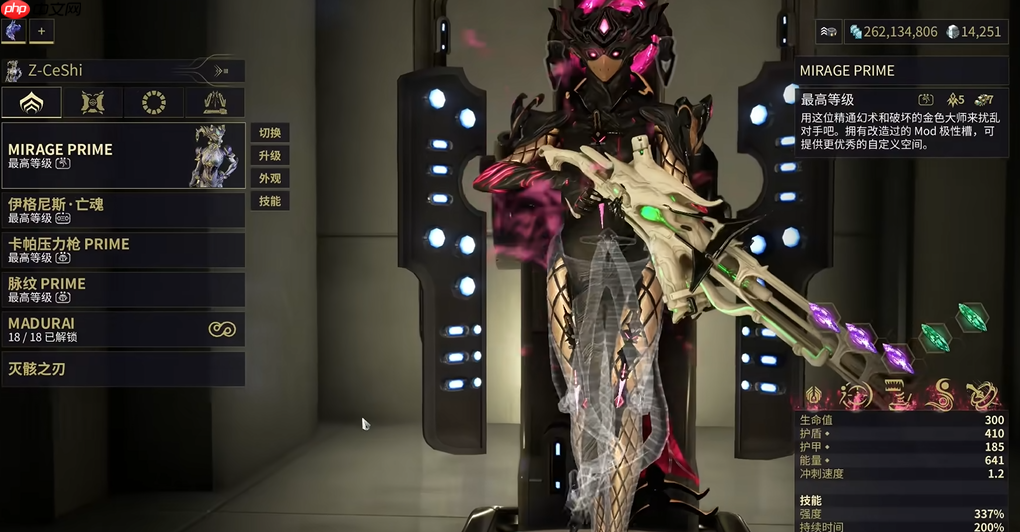Add a new loadout with plus button
The width and height of the screenshot is (1020, 532).
pos(42,31)
